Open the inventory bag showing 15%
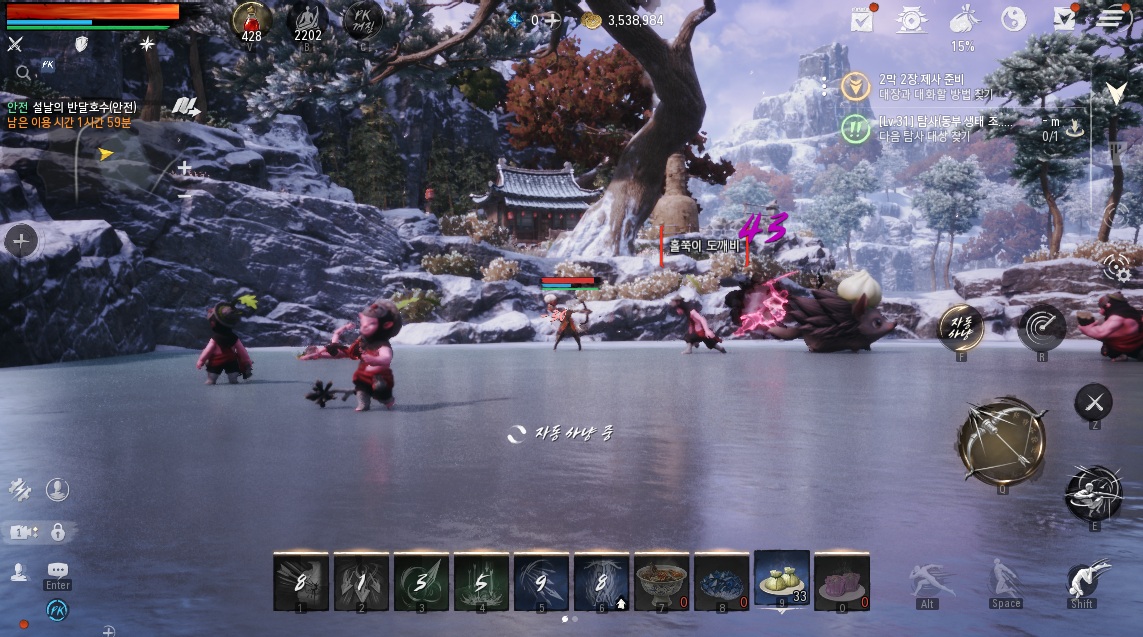This screenshot has width=1143, height=637. 962,20
